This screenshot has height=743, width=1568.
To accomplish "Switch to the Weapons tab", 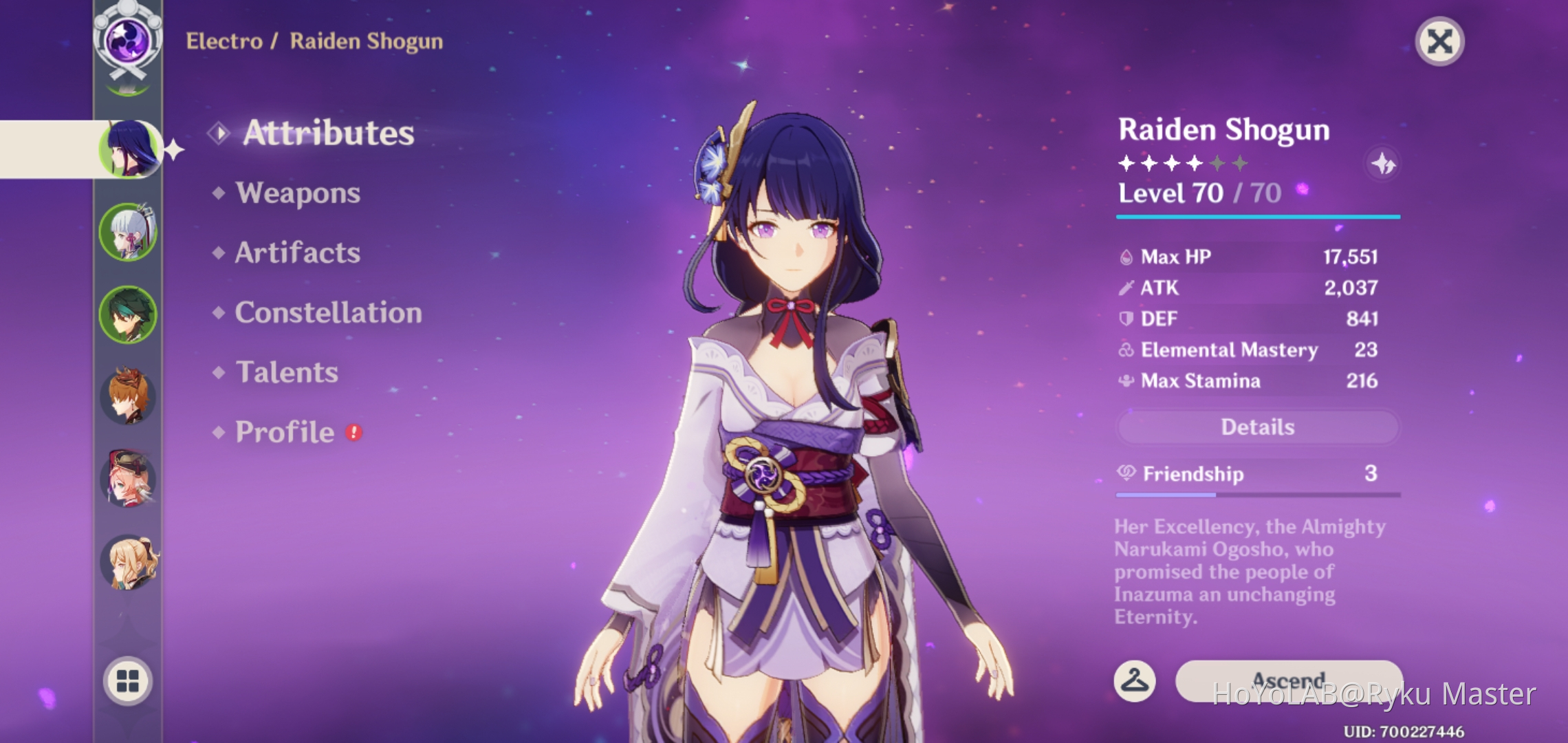I will coord(297,193).
